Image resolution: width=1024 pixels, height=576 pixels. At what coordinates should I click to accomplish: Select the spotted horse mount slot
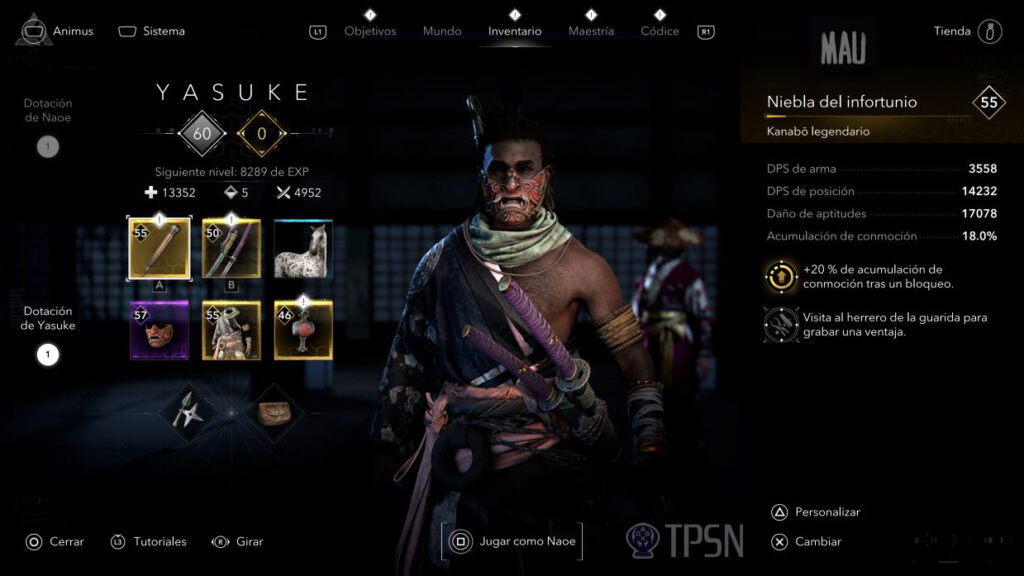[x=303, y=249]
